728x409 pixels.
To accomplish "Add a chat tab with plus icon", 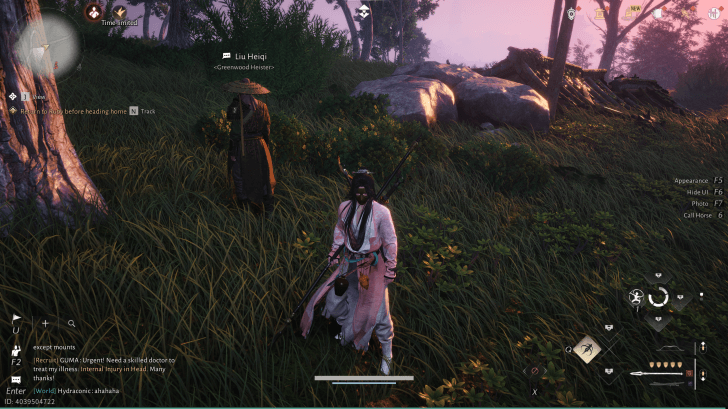I will [x=45, y=323].
